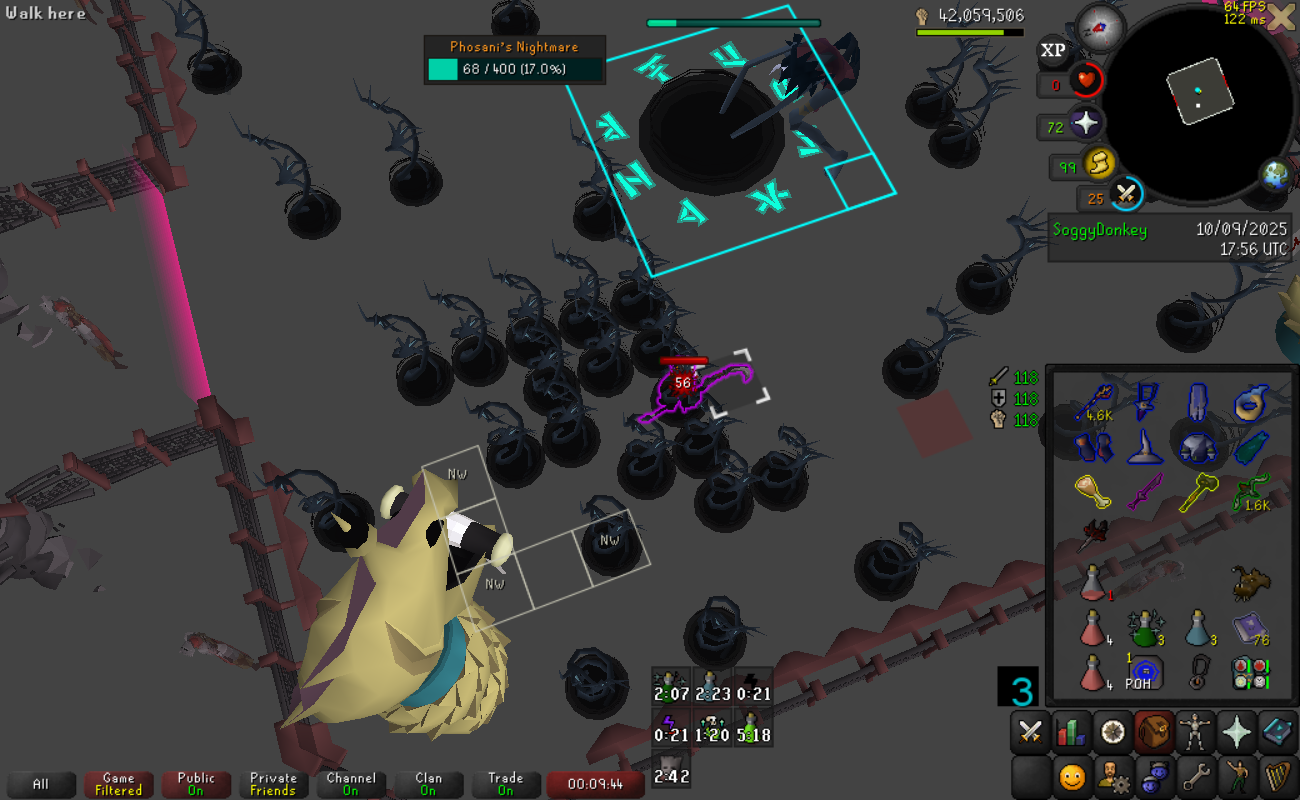Open the Prayer tab star icon
Screen dimensions: 1300x800
[1237, 732]
